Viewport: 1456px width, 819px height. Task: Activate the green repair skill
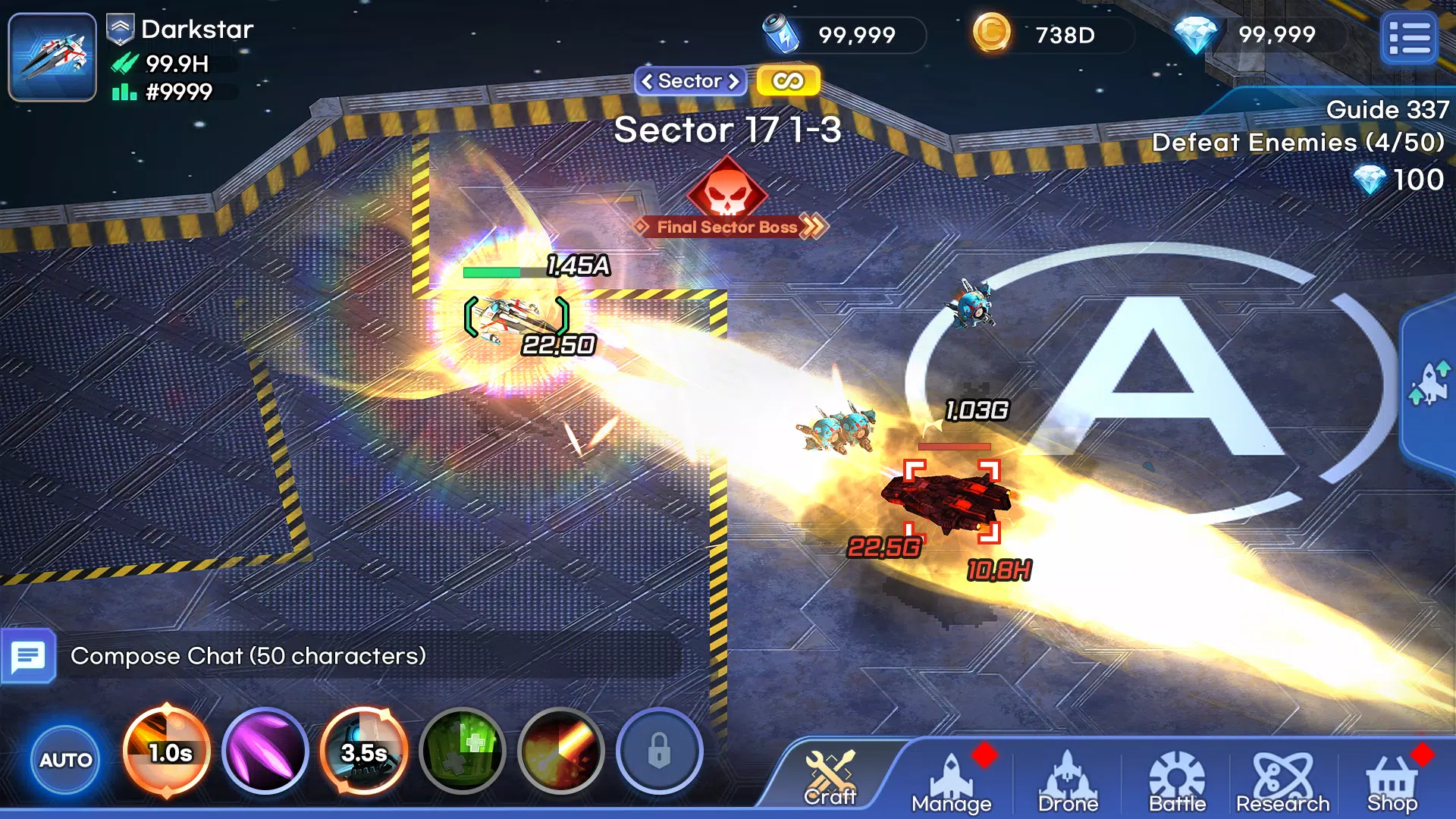tap(463, 752)
